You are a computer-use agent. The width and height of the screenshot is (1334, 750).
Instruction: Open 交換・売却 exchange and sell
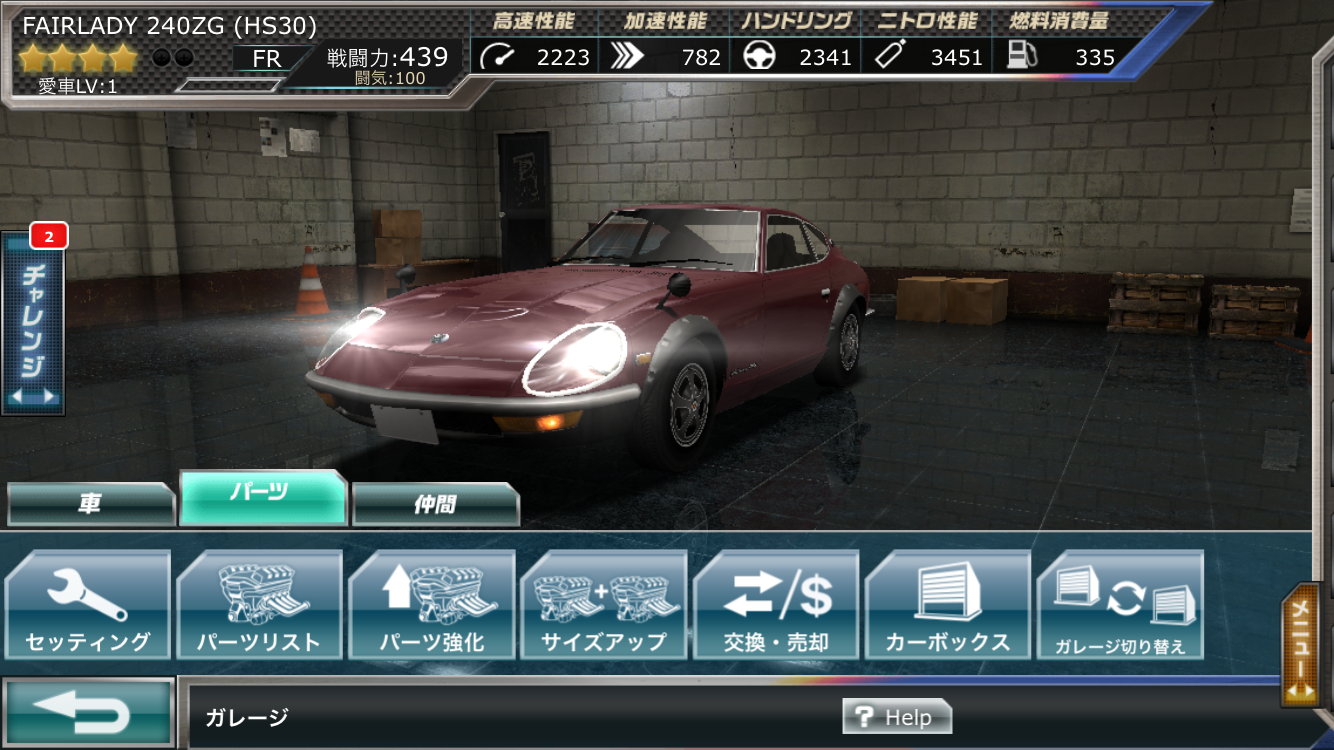(x=776, y=605)
